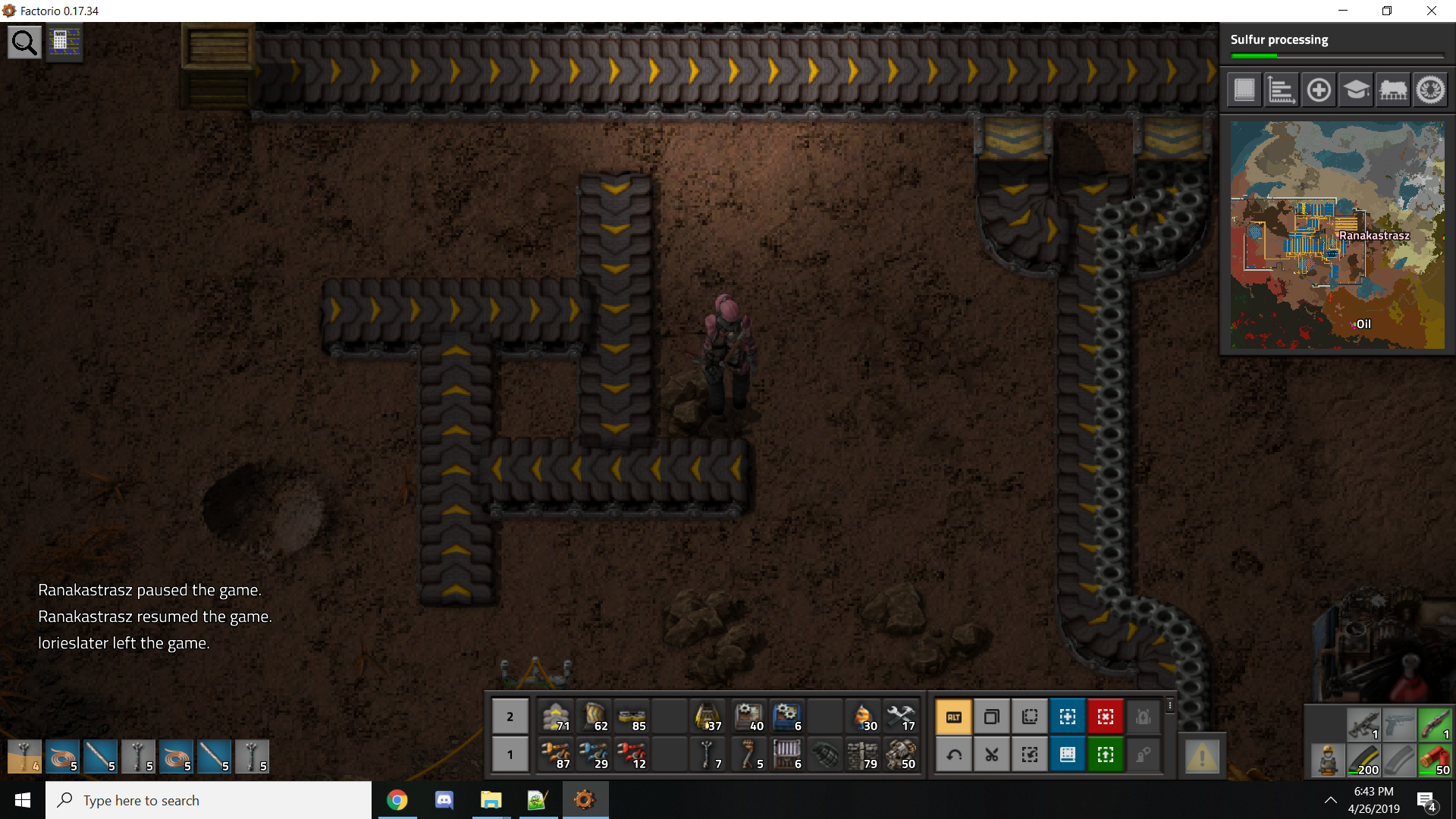Open the tutorials screen
This screenshot has height=819, width=1456.
coord(1355,89)
